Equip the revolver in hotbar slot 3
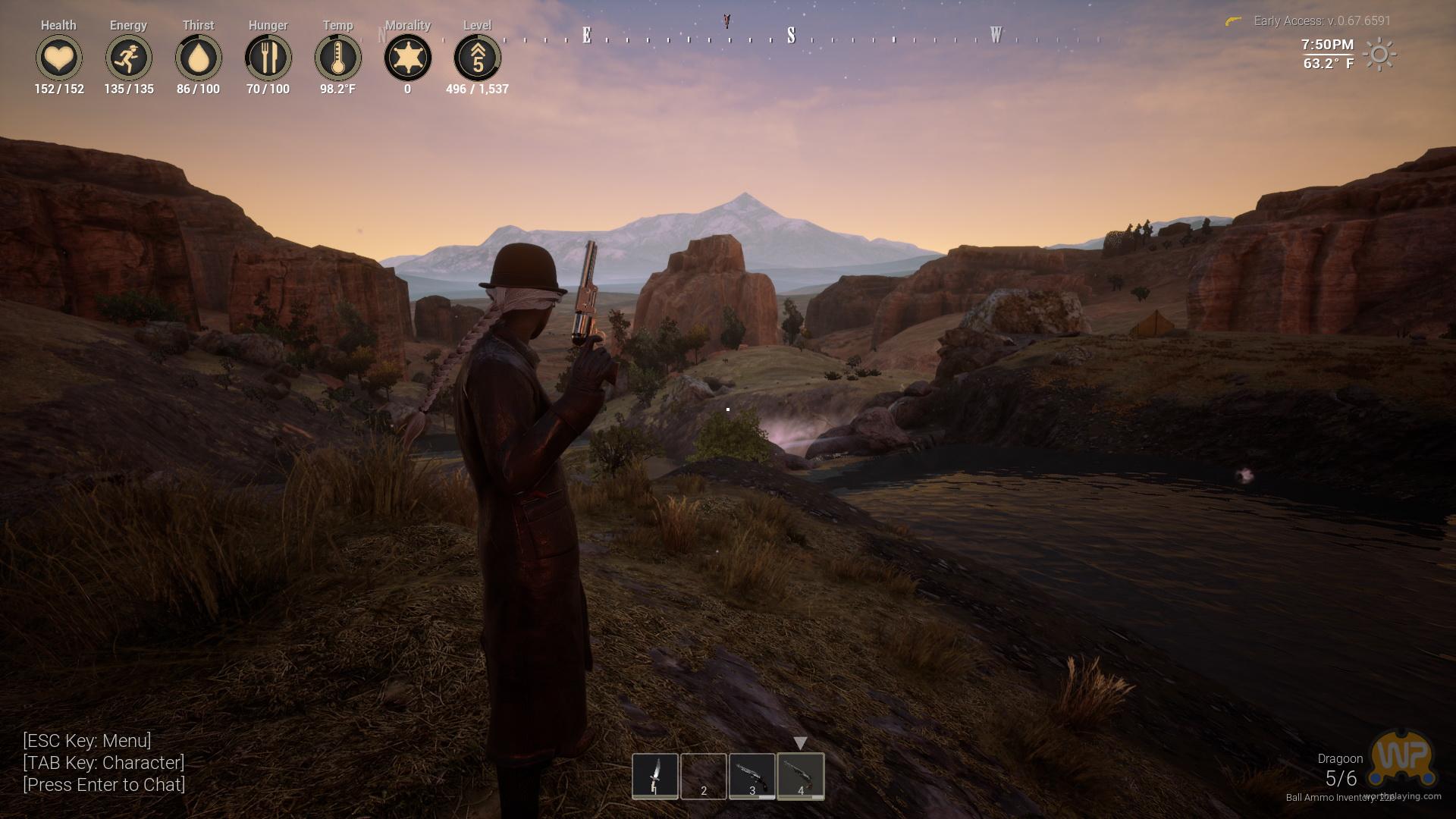This screenshot has height=819, width=1456. coord(752,776)
